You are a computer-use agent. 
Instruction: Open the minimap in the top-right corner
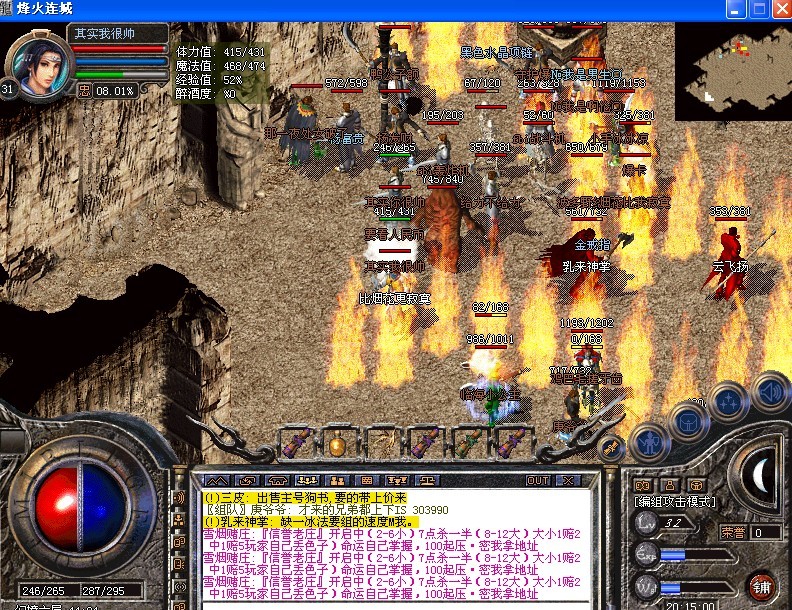[732, 72]
